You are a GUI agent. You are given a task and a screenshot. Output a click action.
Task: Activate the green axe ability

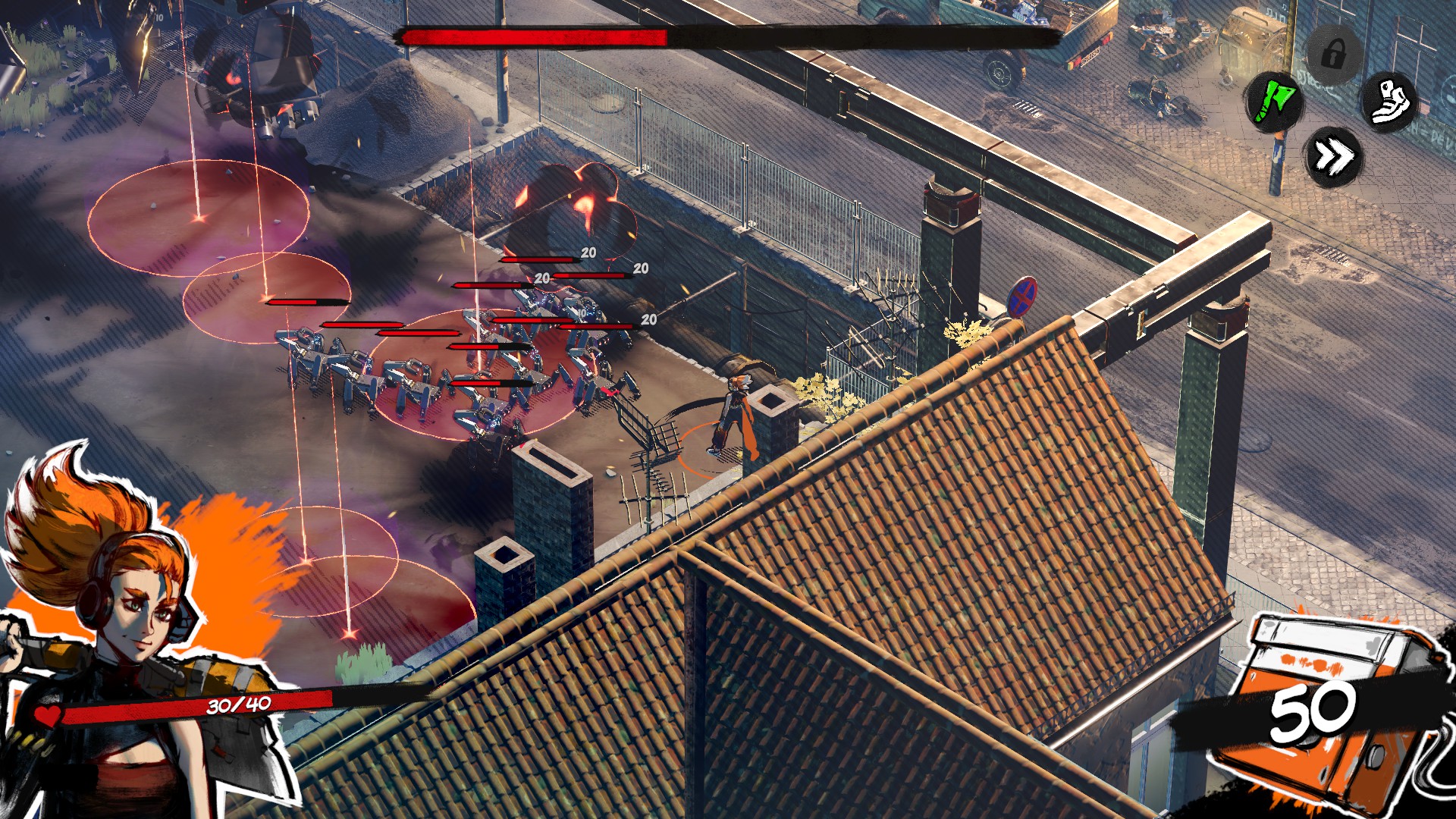(1275, 99)
